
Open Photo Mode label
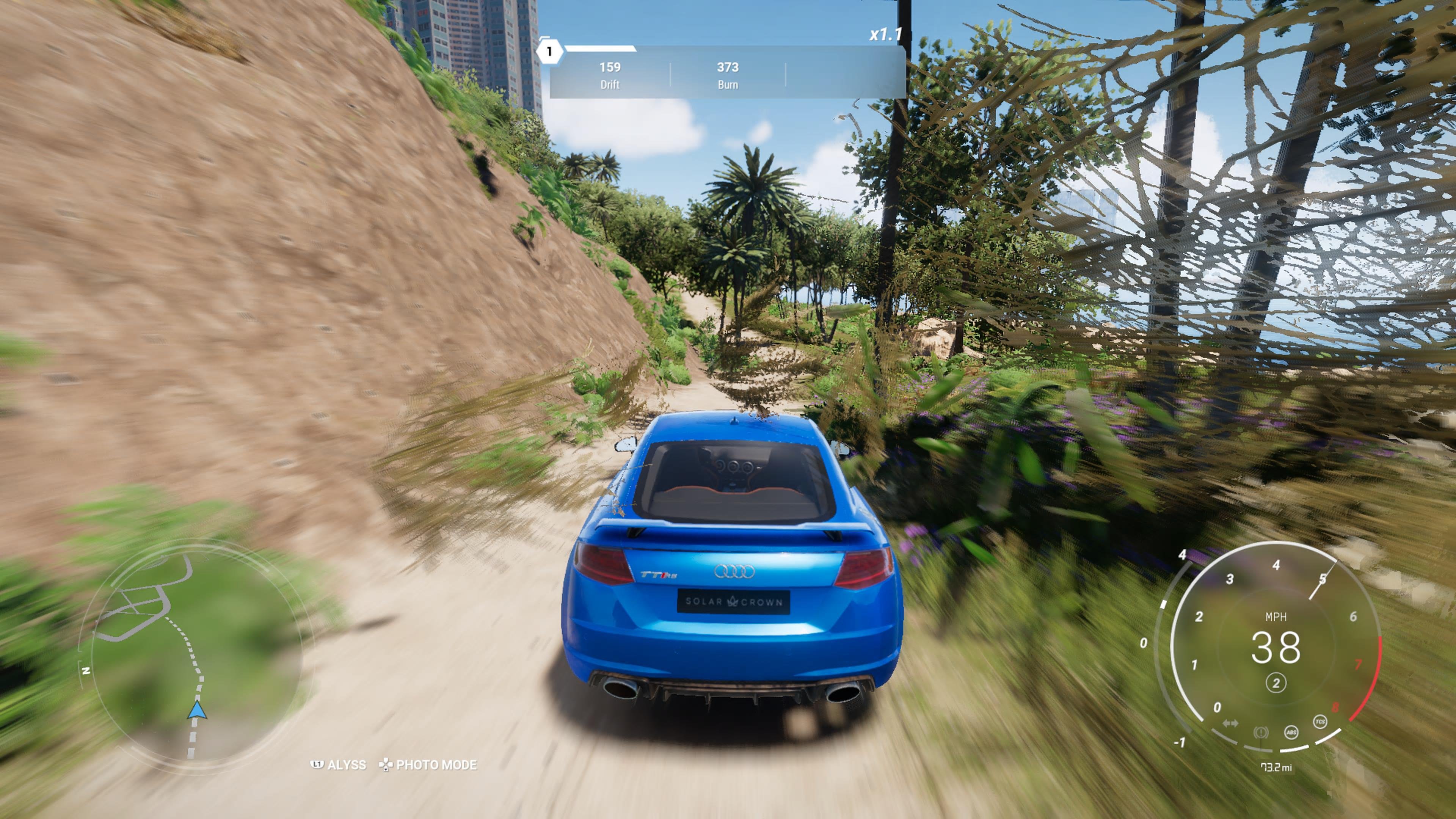click(436, 765)
